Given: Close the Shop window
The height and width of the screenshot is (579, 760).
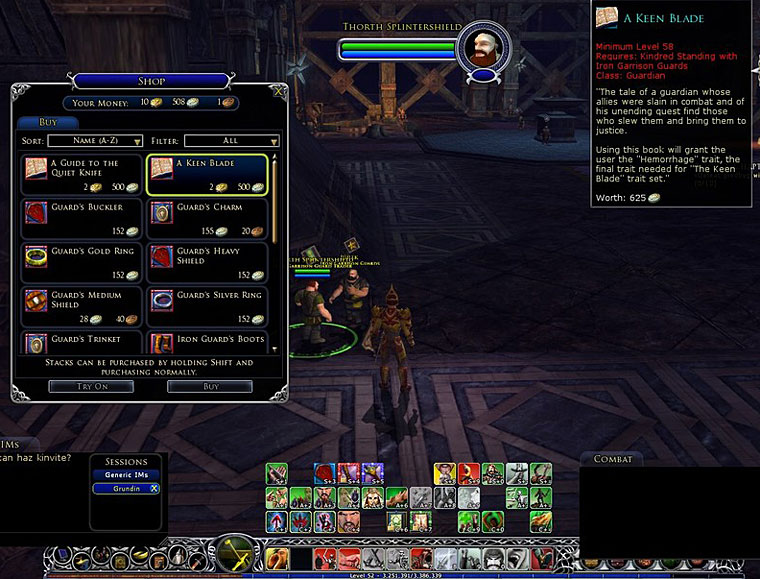Looking at the screenshot, I should 279,91.
